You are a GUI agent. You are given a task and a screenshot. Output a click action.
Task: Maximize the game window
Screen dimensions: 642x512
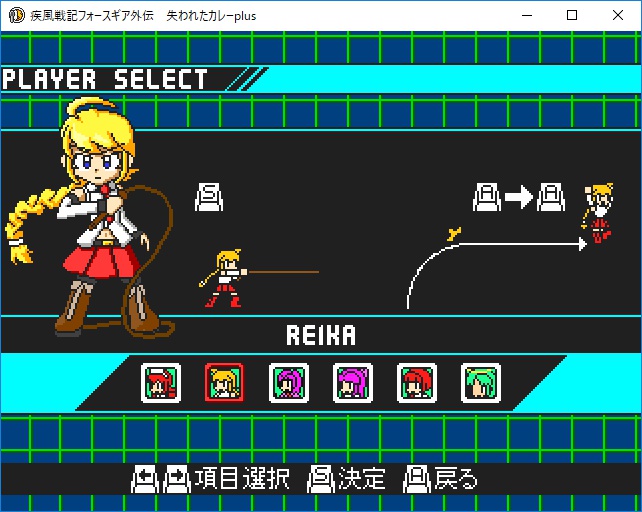572,16
